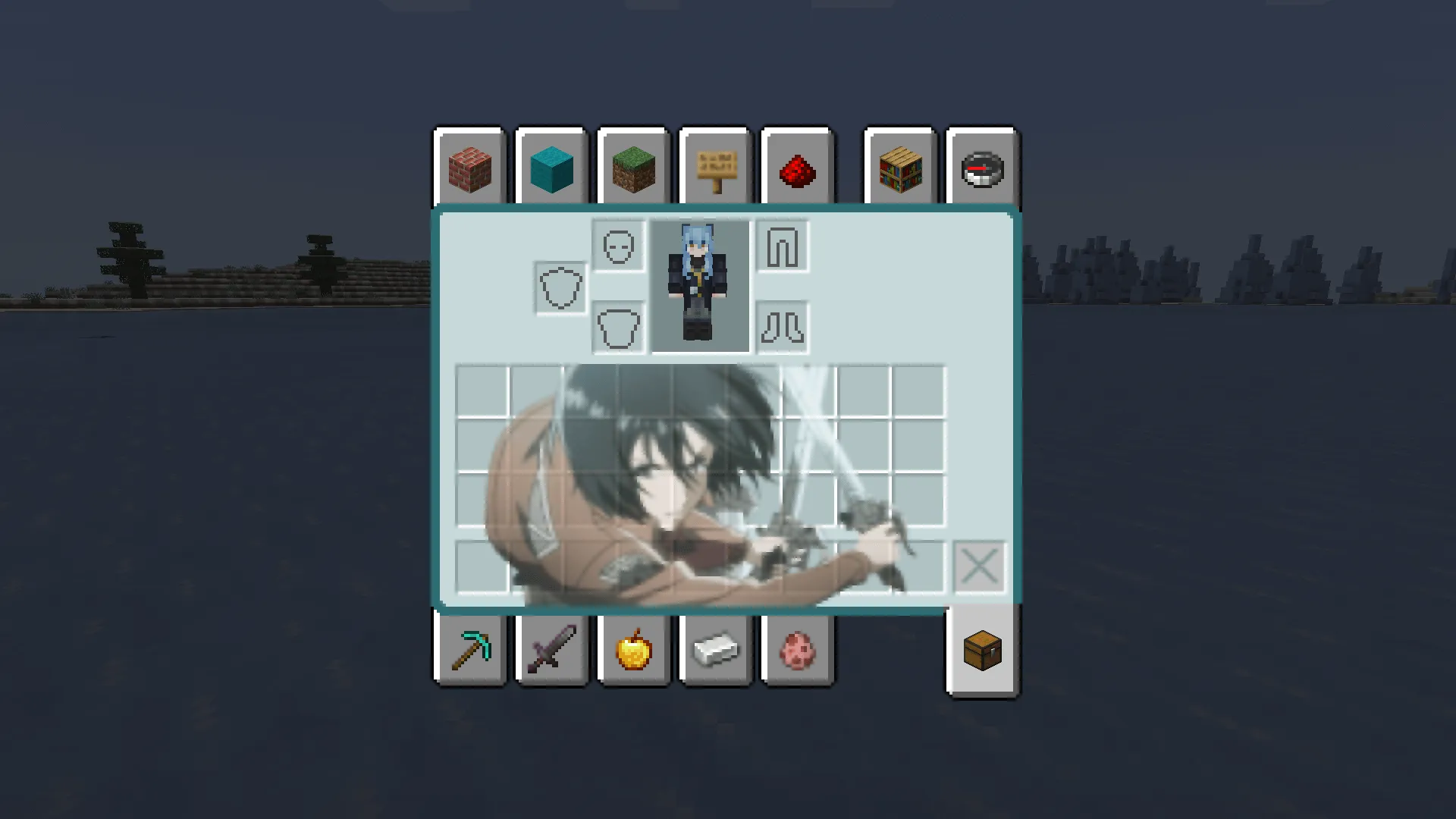
Task: Click the X destroy item button
Action: [x=980, y=565]
